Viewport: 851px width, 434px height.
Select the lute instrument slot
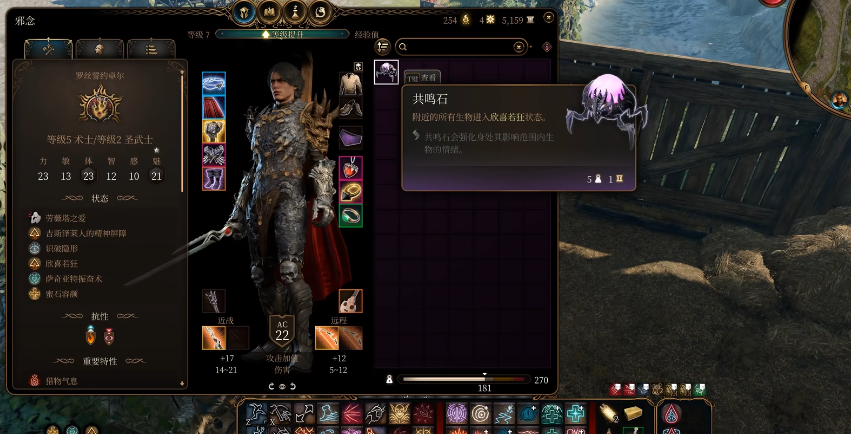351,300
